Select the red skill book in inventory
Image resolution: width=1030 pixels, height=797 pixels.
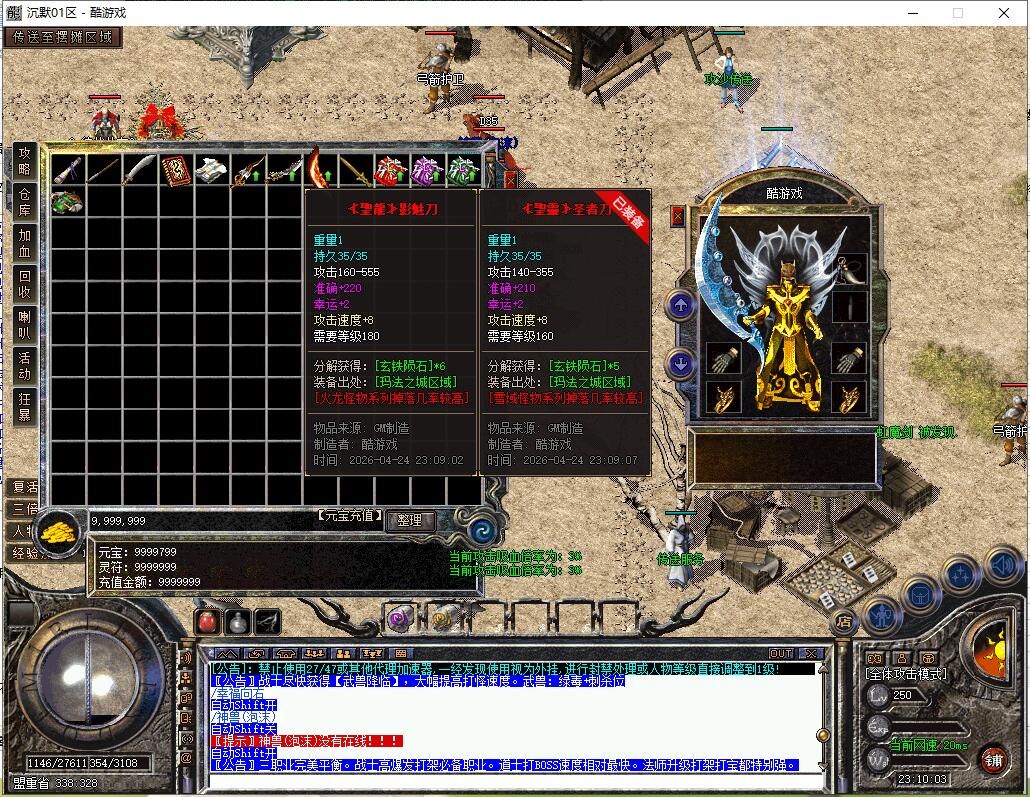click(176, 170)
